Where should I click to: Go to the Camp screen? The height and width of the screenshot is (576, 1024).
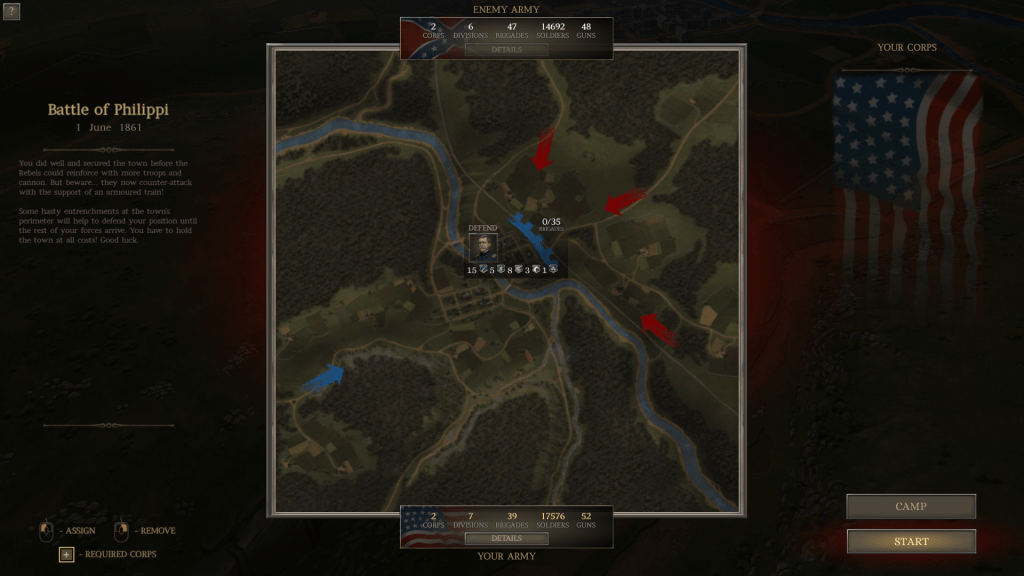point(911,507)
